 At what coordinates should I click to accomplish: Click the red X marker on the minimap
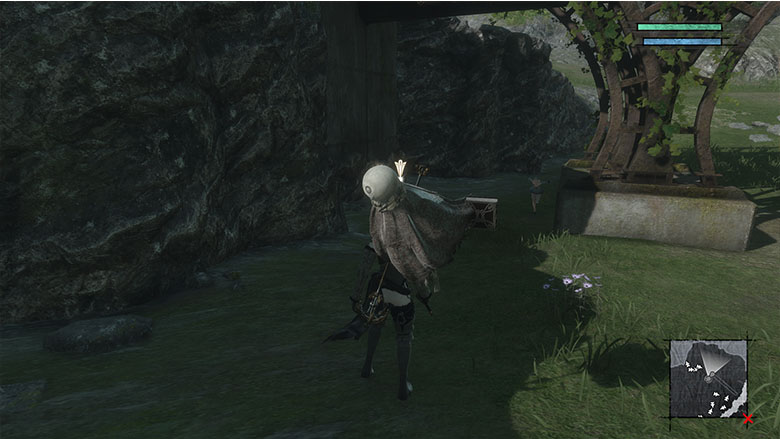(x=747, y=419)
